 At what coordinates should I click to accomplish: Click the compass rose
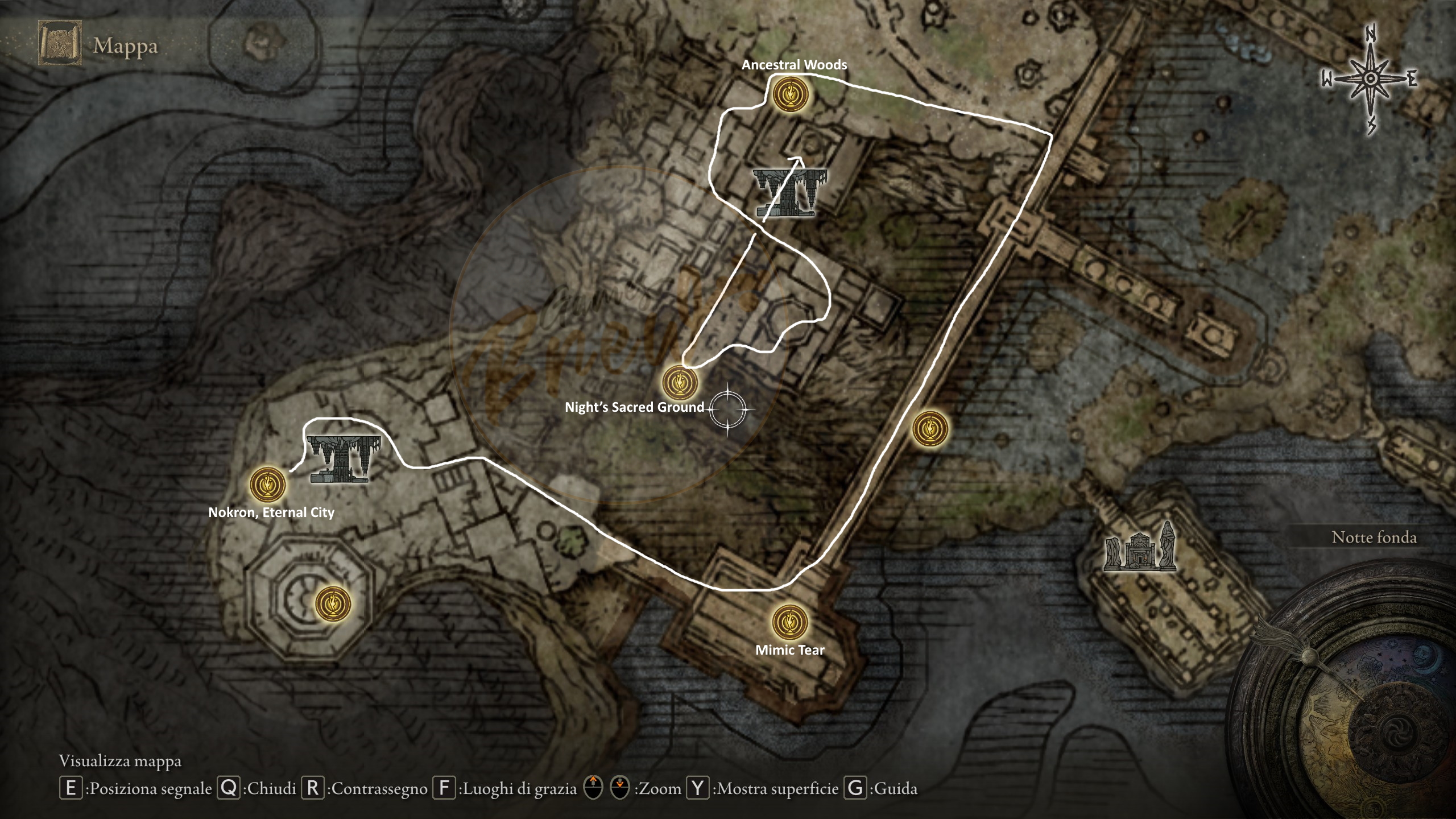click(1371, 80)
